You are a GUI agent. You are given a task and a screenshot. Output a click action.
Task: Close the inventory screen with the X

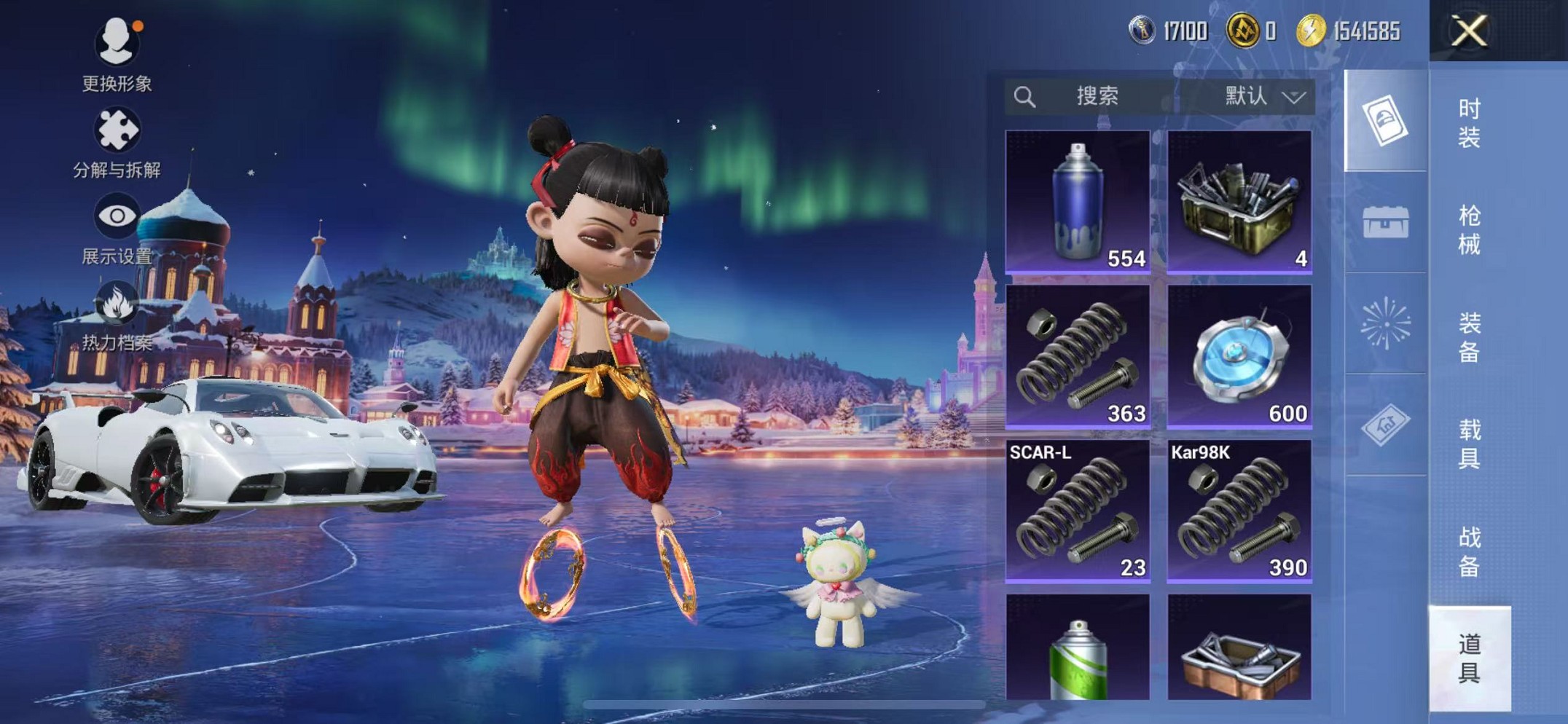pos(1468,31)
